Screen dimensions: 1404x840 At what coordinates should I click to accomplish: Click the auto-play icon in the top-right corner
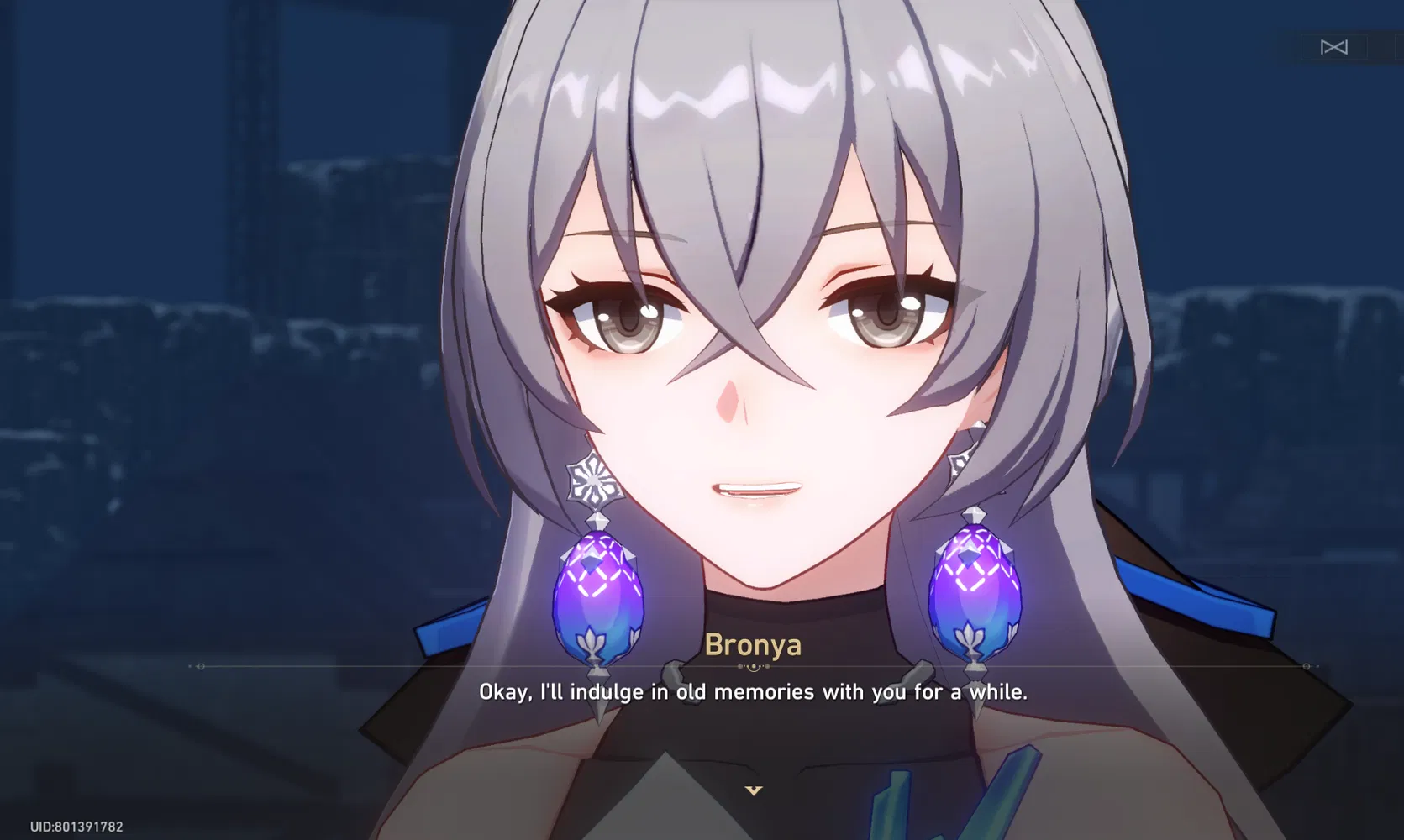click(1333, 48)
